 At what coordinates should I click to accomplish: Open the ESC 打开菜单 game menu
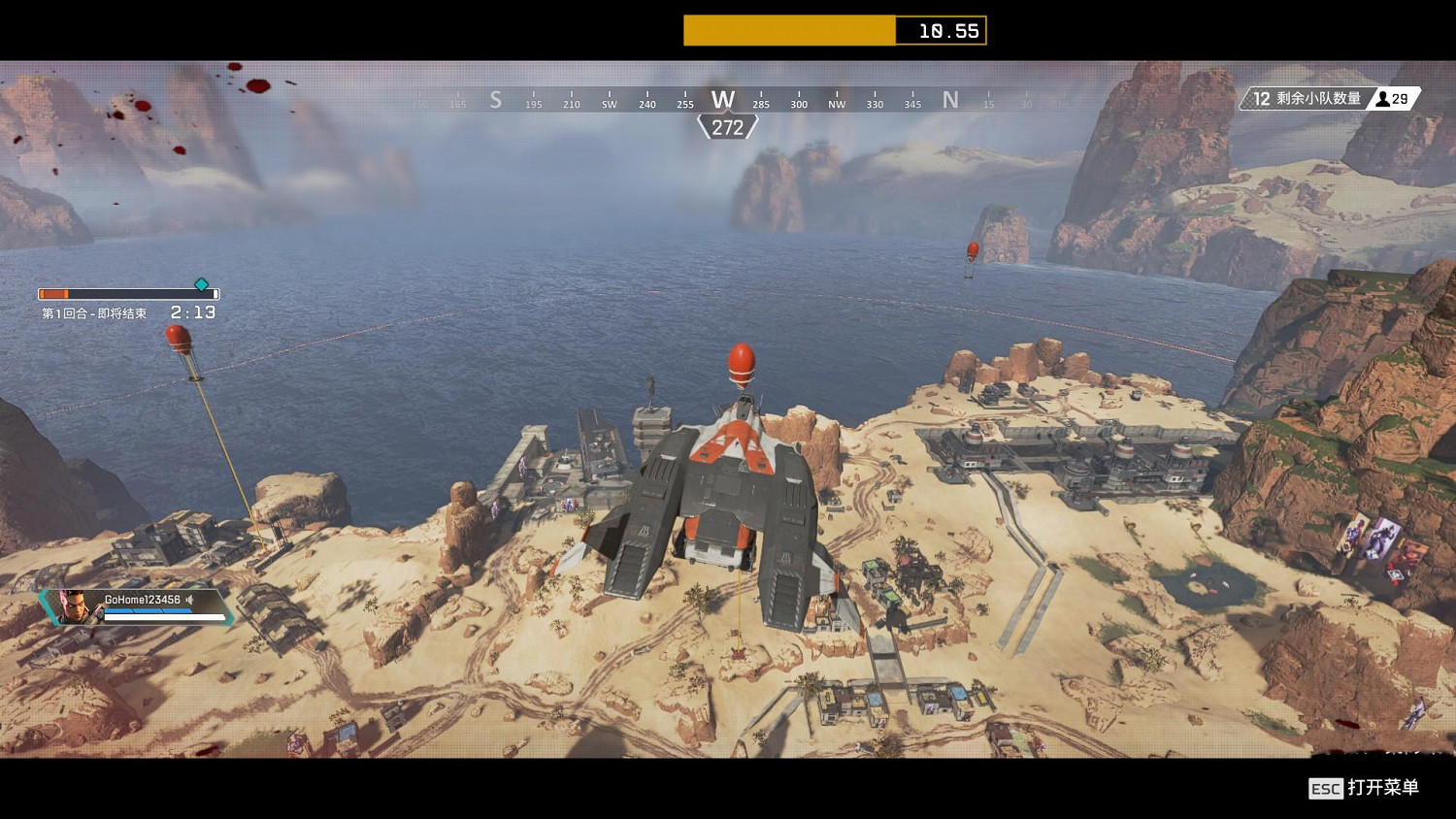(x=1353, y=789)
